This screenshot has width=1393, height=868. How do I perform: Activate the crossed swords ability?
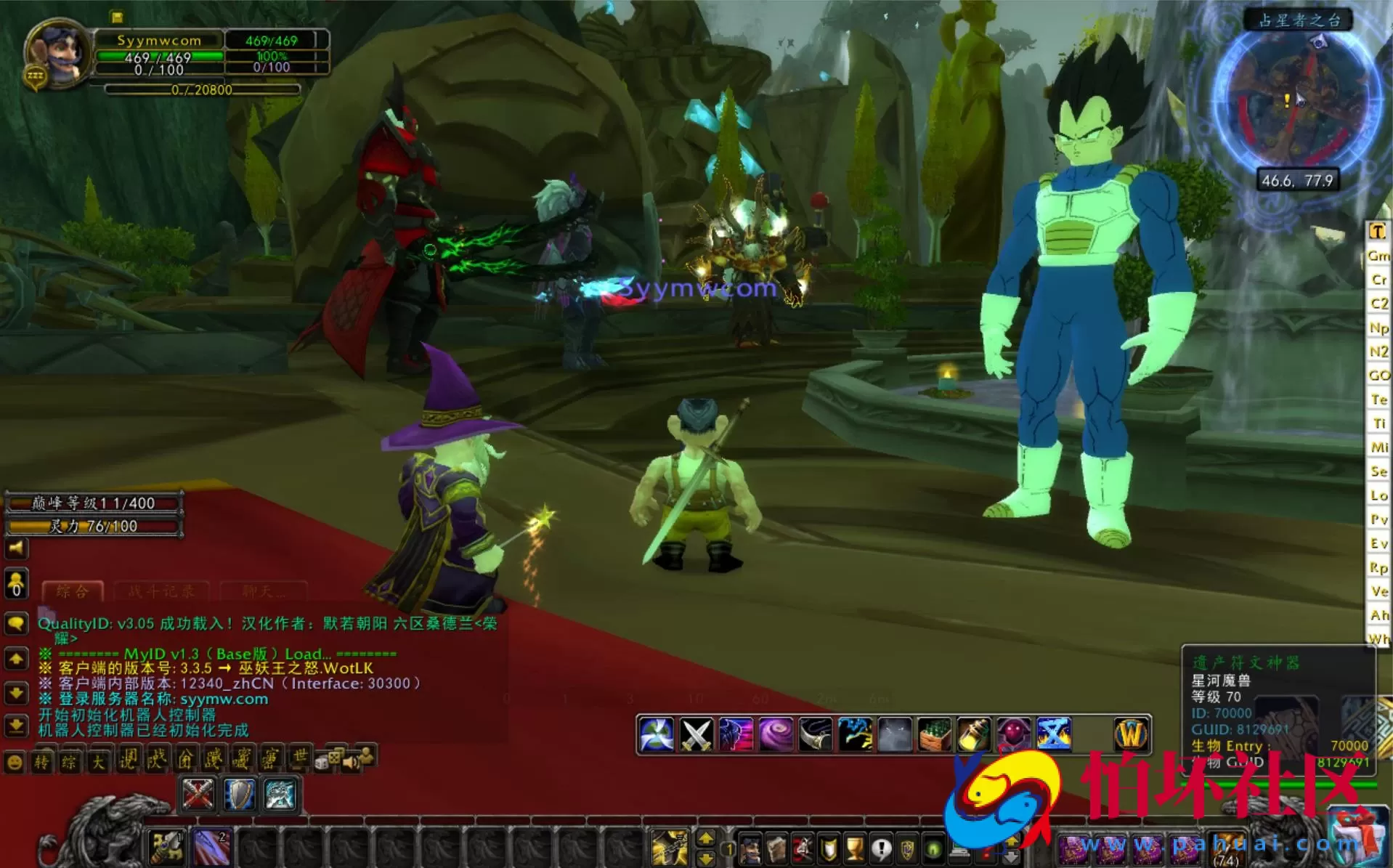coord(696,734)
